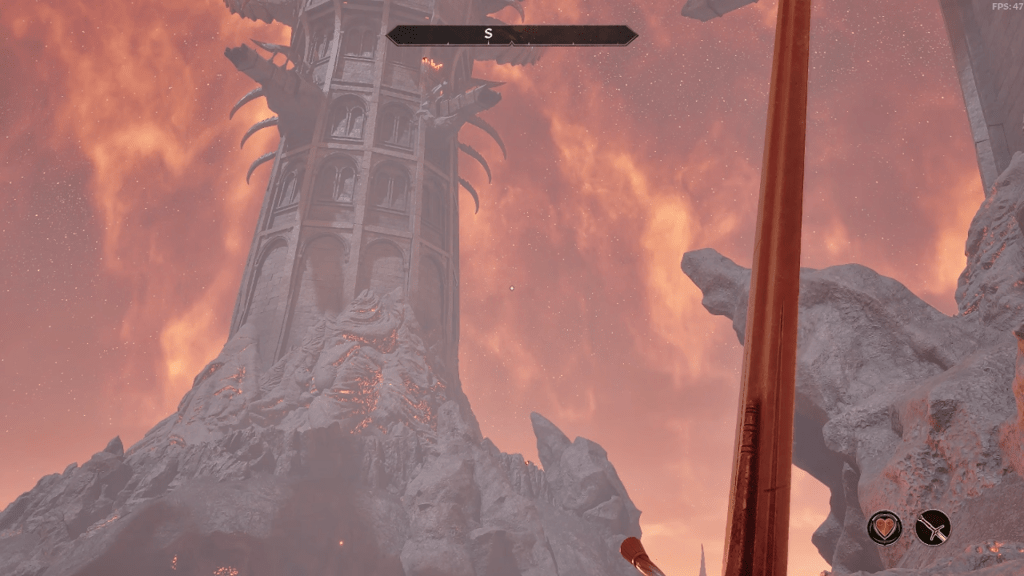Select the heart icon in the HUD
The width and height of the screenshot is (1024, 576).
[884, 527]
